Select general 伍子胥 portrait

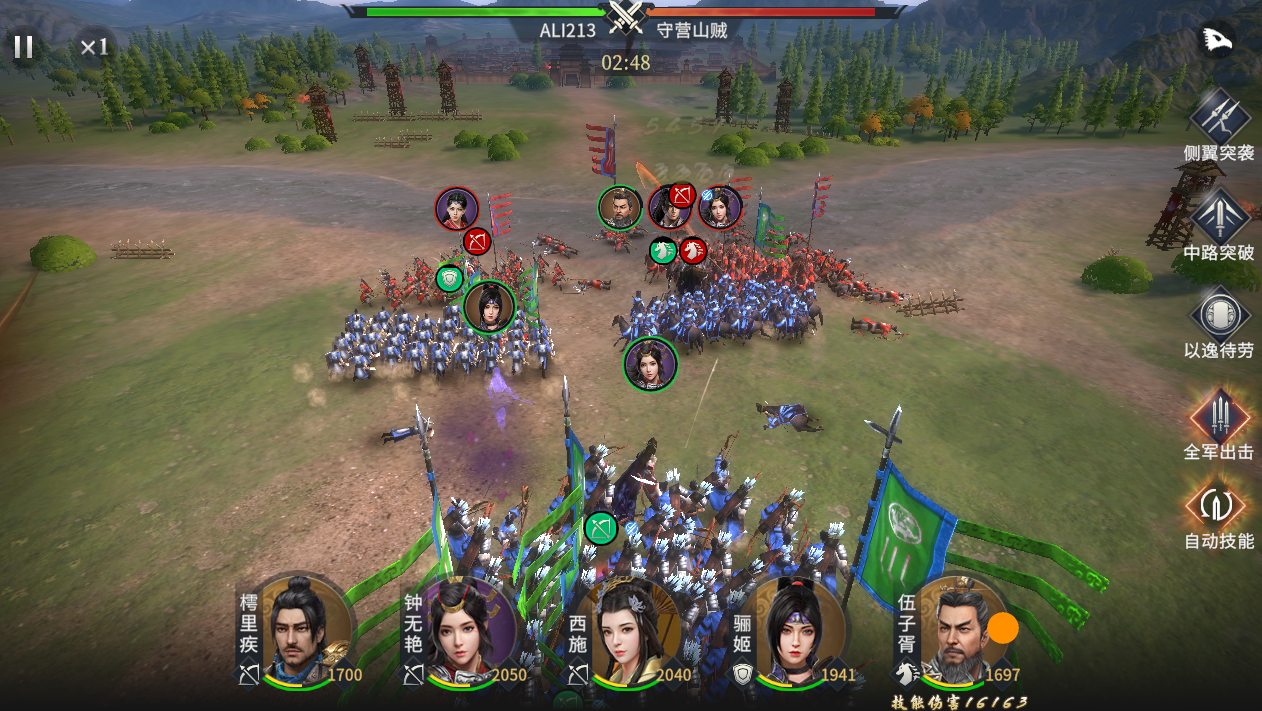[957, 632]
